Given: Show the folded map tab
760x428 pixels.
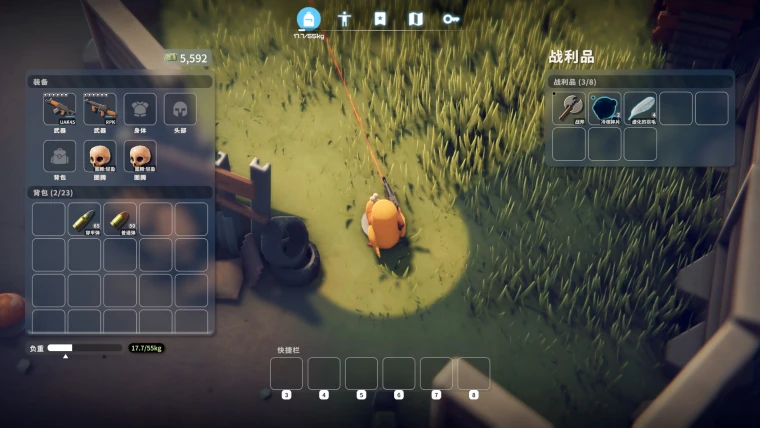Looking at the screenshot, I should click(x=416, y=18).
